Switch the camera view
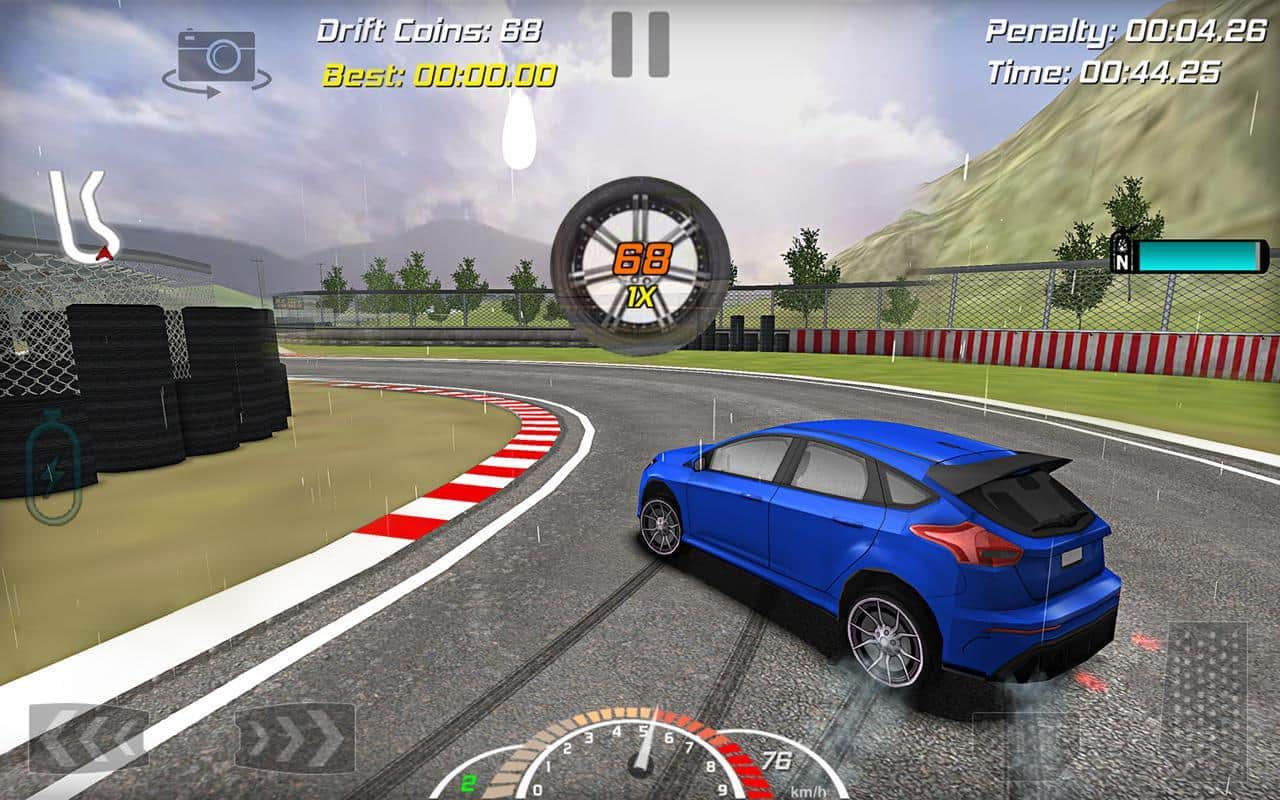 pos(216,62)
